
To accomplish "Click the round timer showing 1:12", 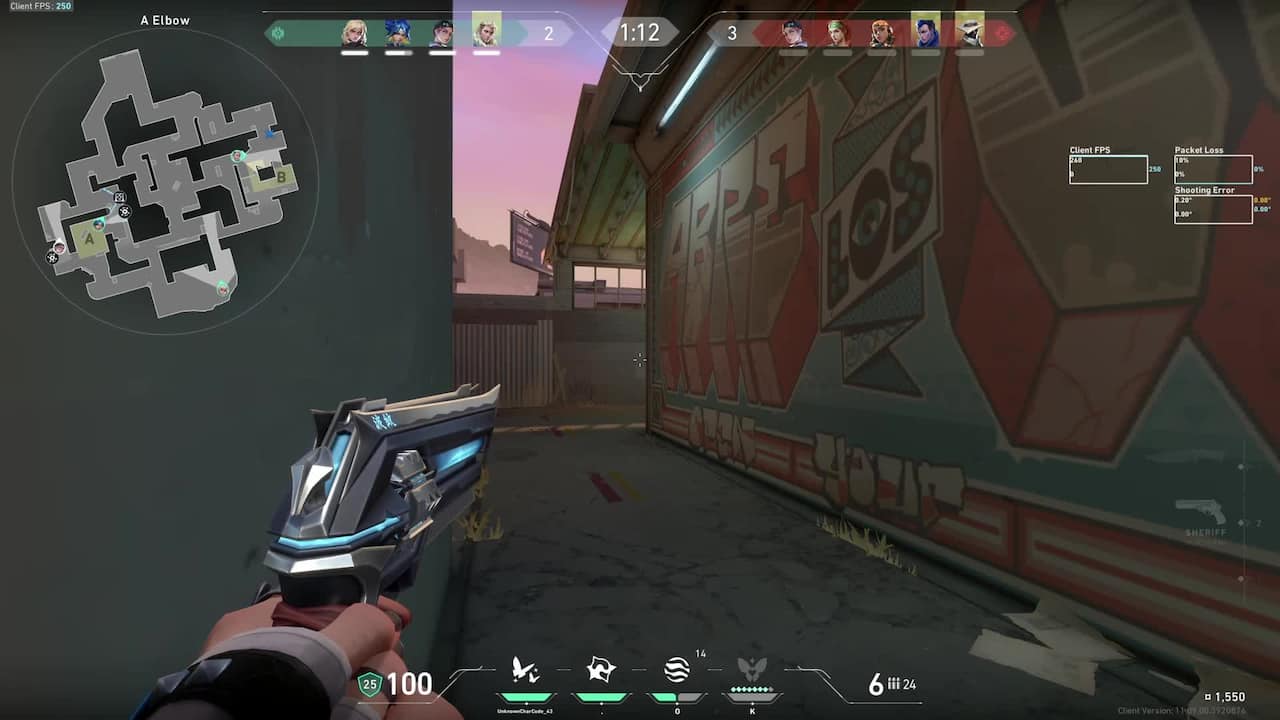I will [640, 32].
